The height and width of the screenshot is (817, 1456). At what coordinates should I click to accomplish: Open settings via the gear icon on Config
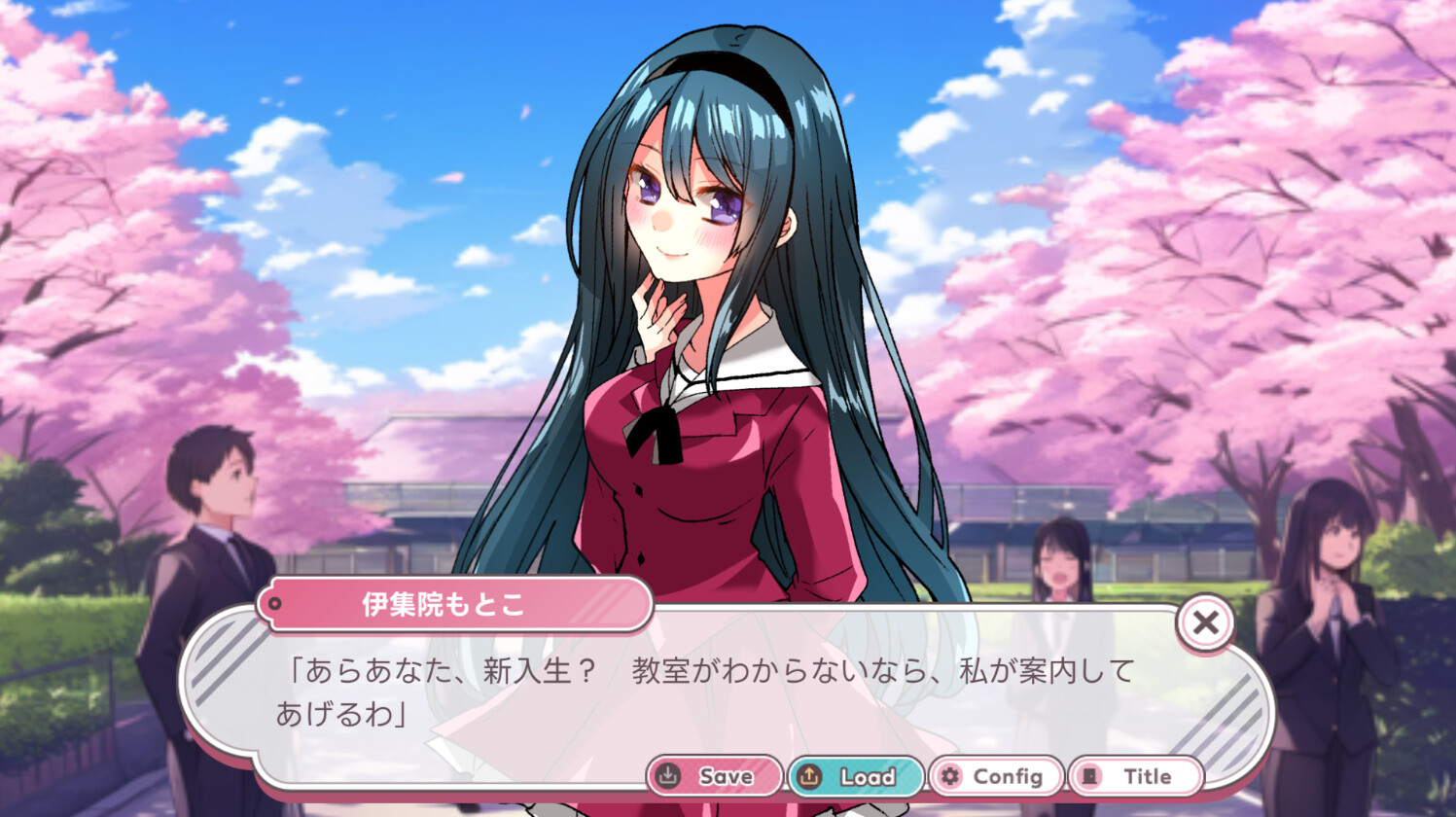click(x=948, y=775)
